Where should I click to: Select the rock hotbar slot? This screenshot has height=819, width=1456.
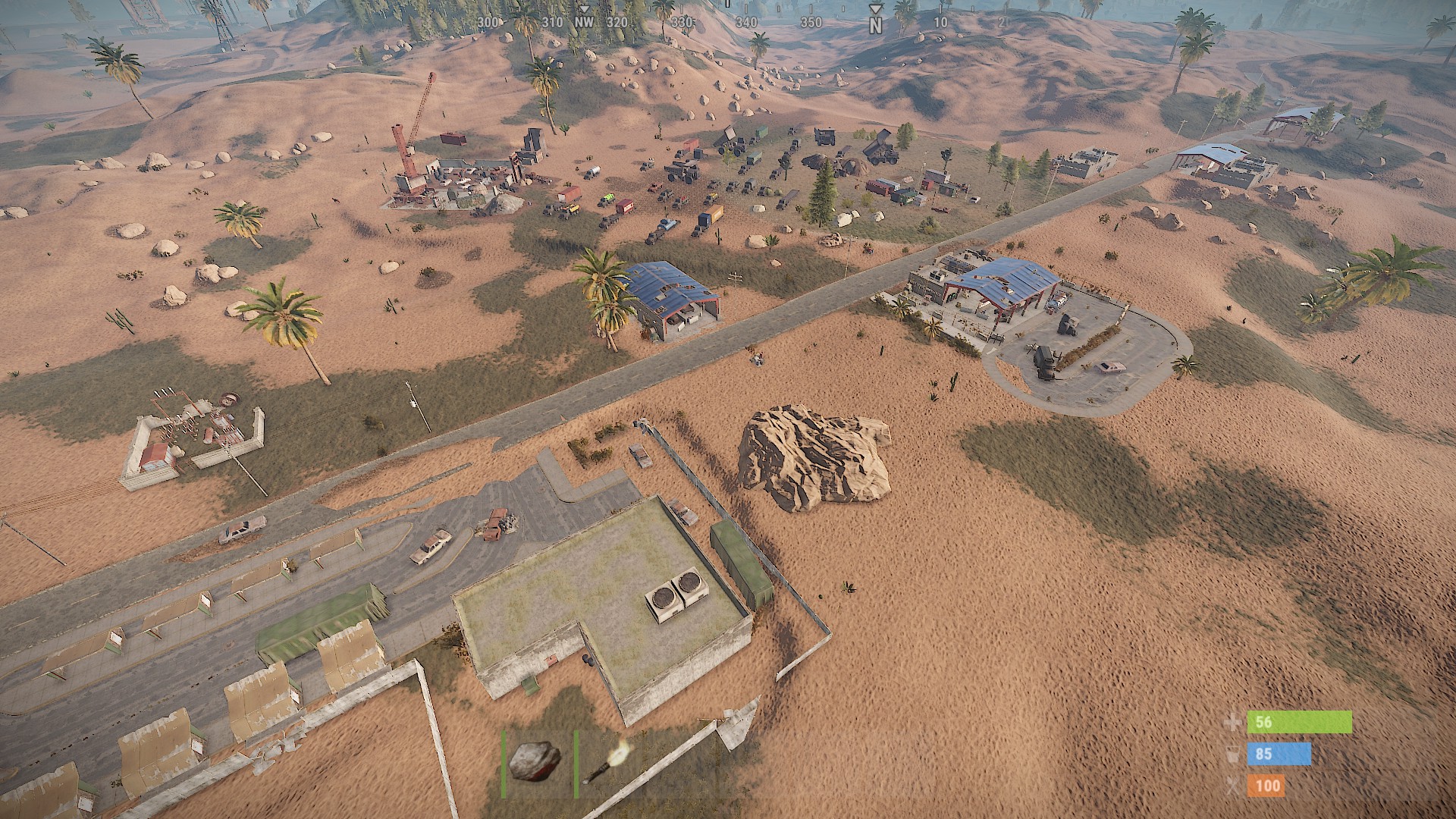tap(535, 761)
